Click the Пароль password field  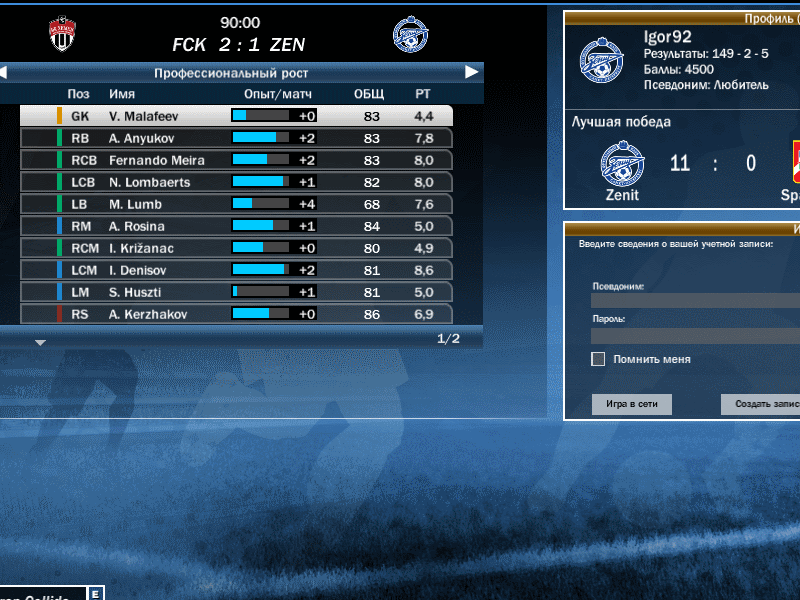[x=695, y=335]
